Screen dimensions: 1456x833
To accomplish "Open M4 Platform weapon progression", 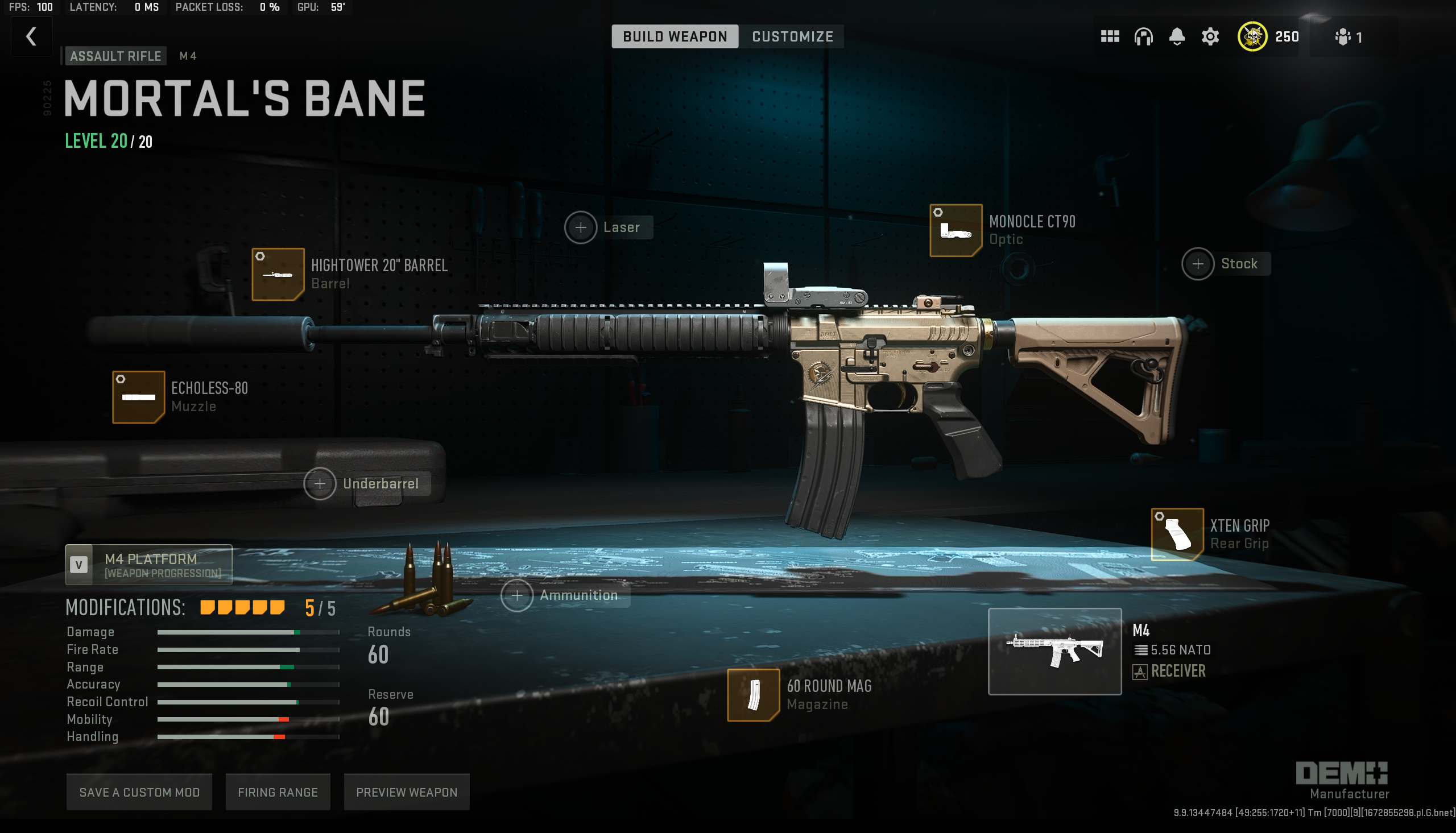I will (149, 565).
